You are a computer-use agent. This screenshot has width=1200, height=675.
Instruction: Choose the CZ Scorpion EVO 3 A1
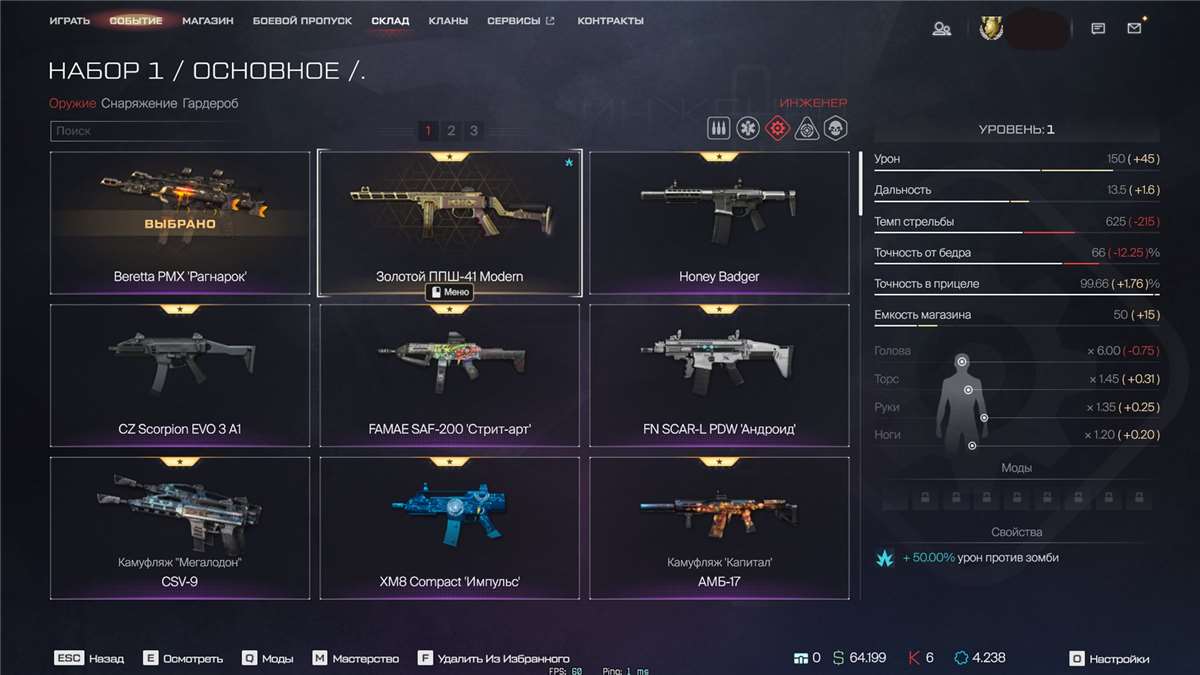tap(180, 376)
